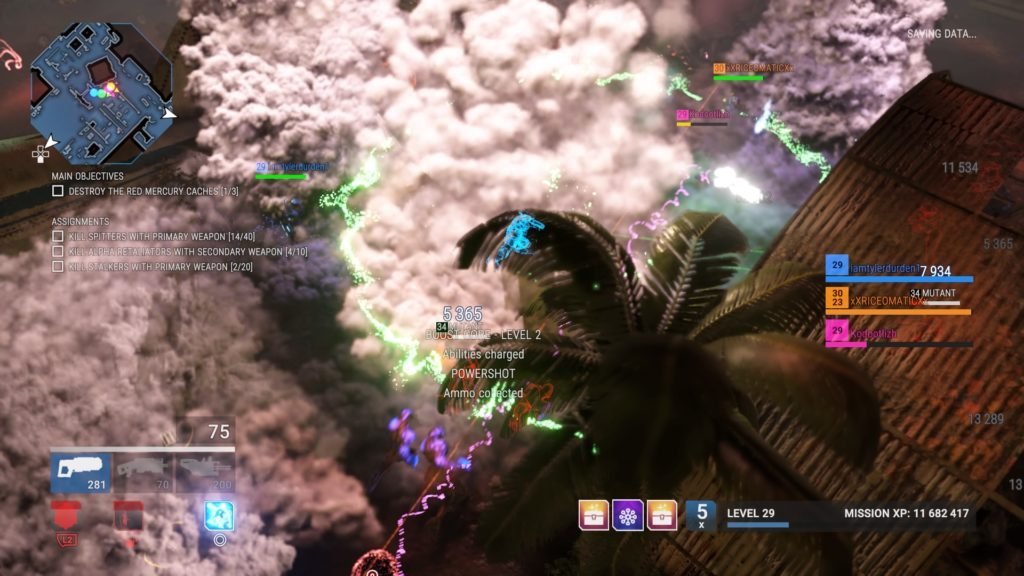
Task: Activate the red shield ability icon
Action: (x=65, y=517)
